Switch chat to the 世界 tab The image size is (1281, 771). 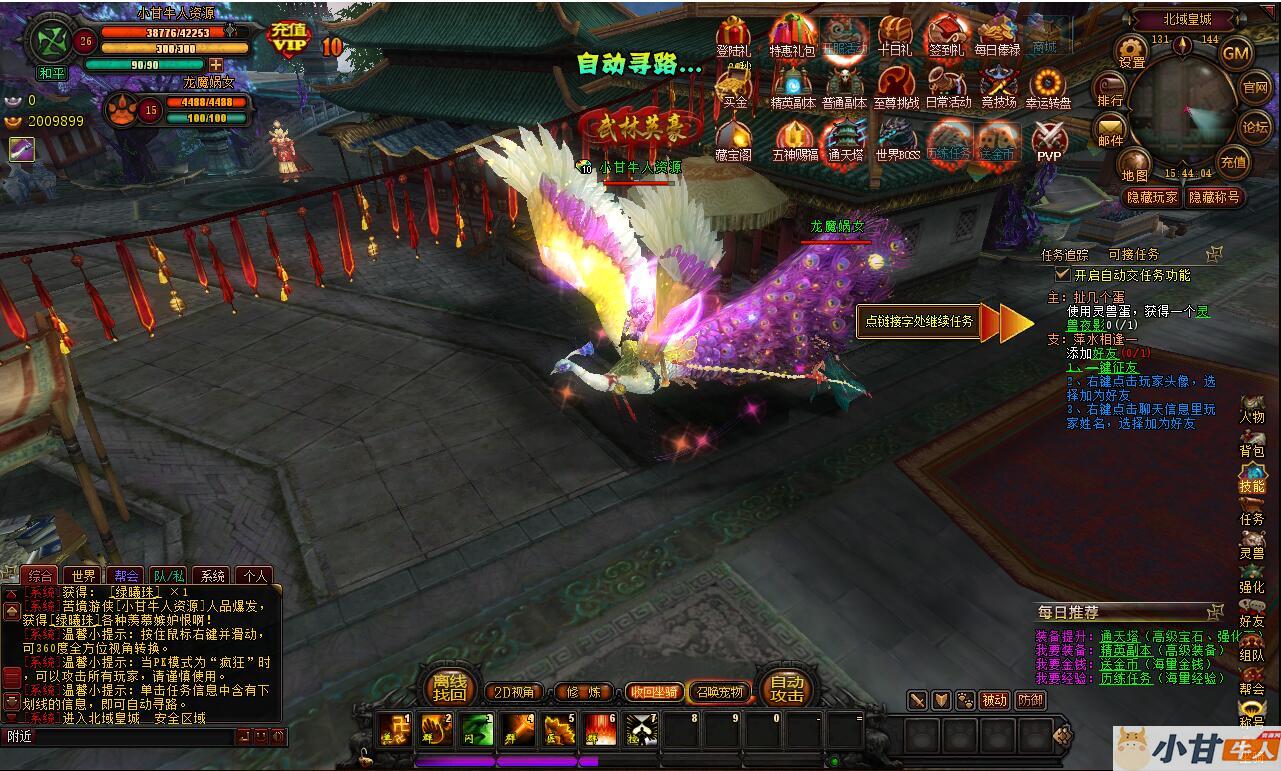pyautogui.click(x=84, y=576)
